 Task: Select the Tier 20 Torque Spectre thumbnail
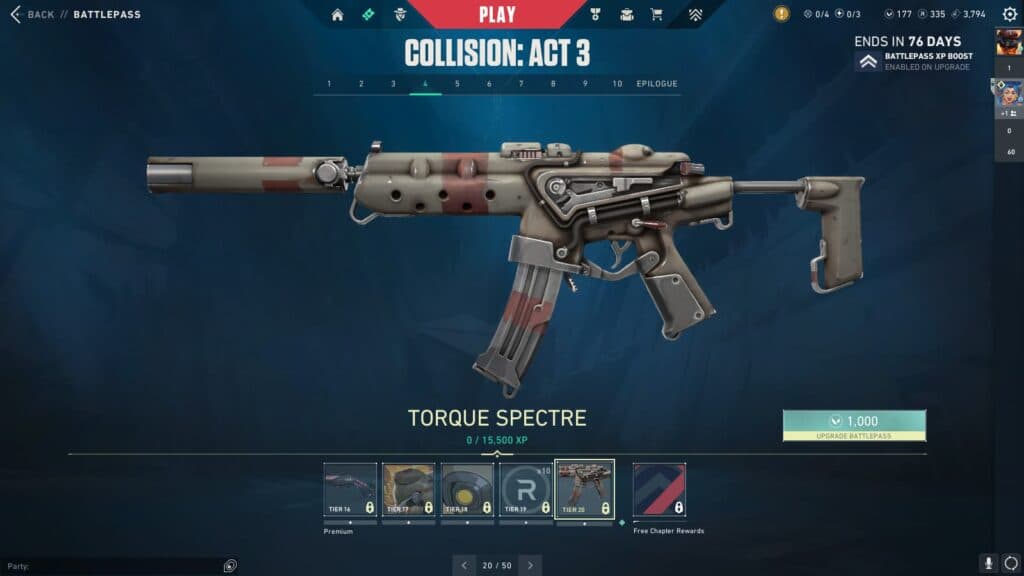click(x=584, y=489)
